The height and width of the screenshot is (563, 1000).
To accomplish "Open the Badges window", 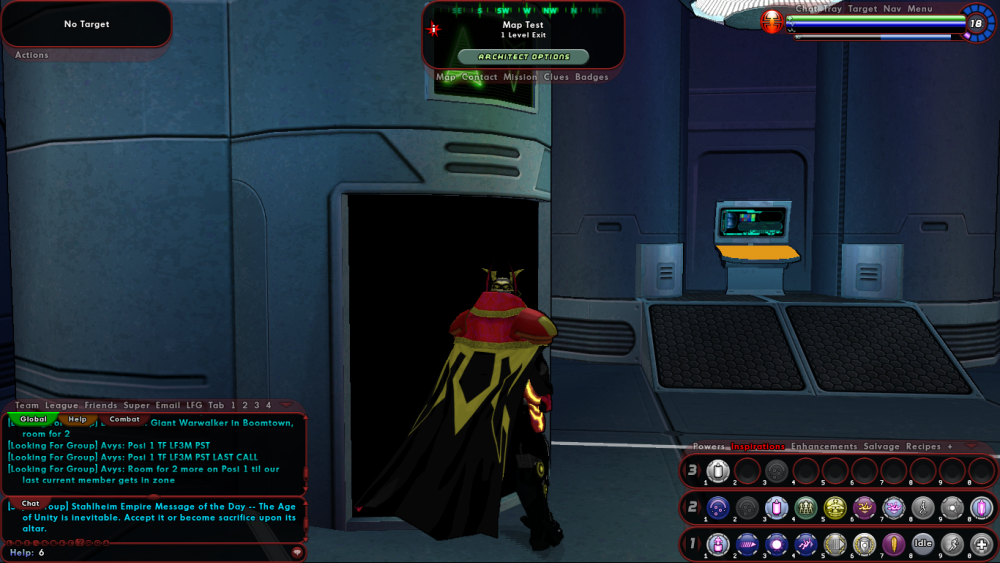I will 591,77.
